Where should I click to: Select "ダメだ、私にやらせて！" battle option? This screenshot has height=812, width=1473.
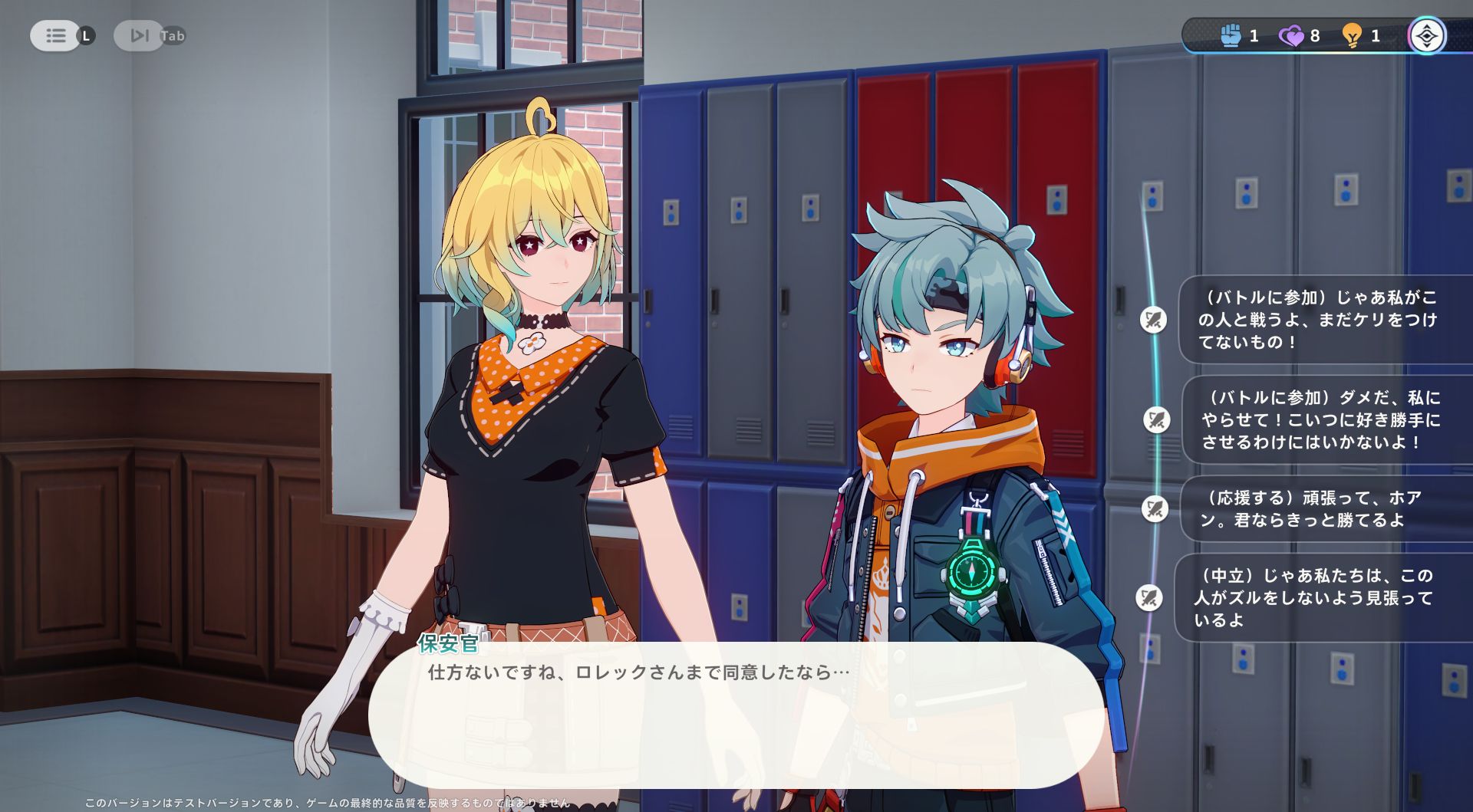(x=1320, y=419)
